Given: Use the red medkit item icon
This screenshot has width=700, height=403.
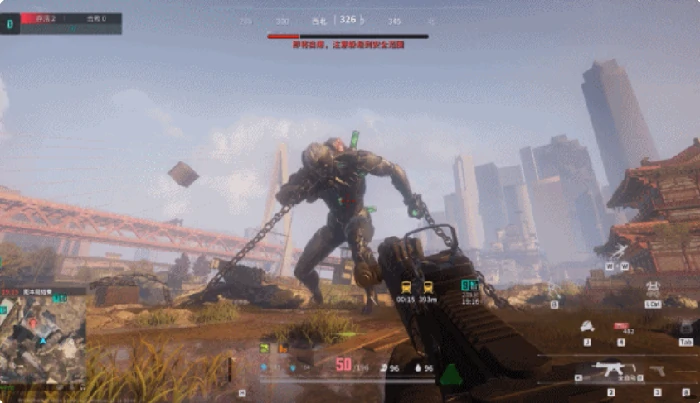Looking at the screenshot, I should pos(621,326).
